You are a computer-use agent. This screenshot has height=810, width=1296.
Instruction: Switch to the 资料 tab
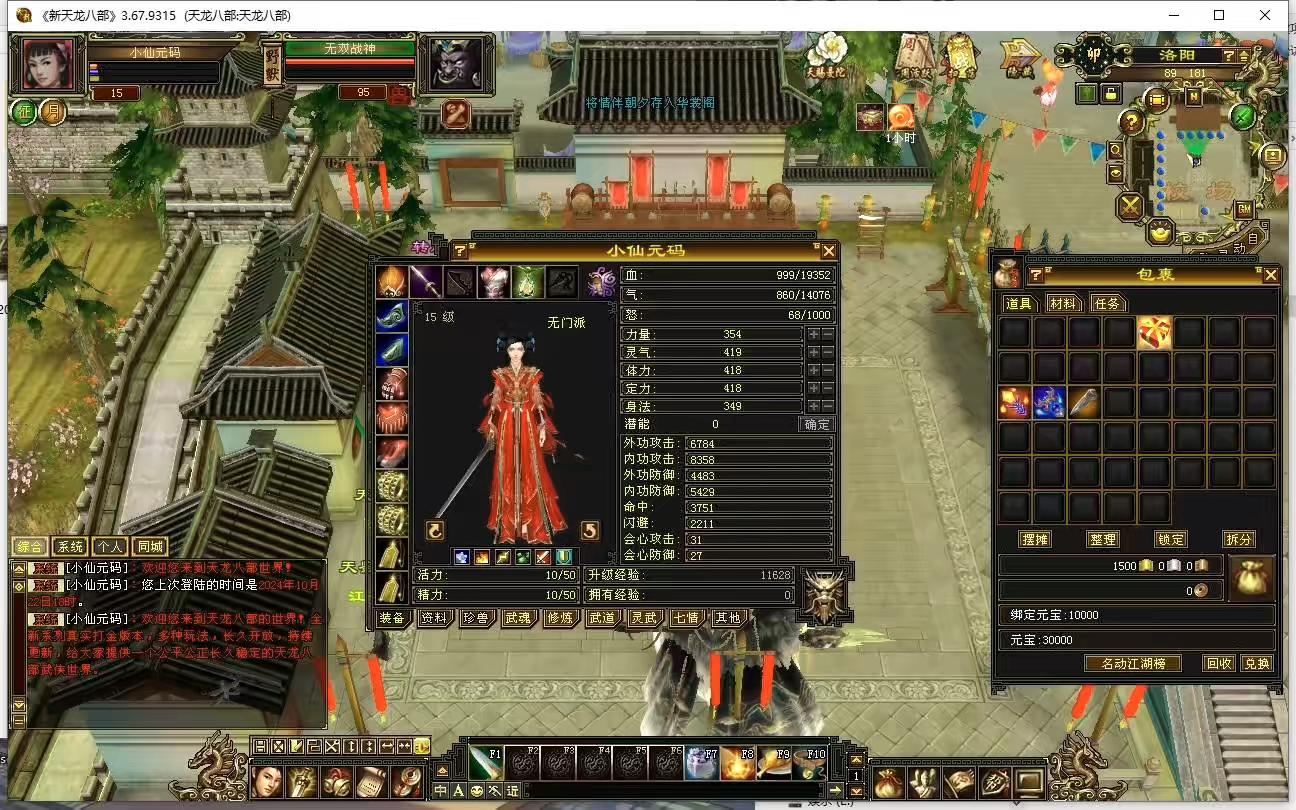click(434, 618)
